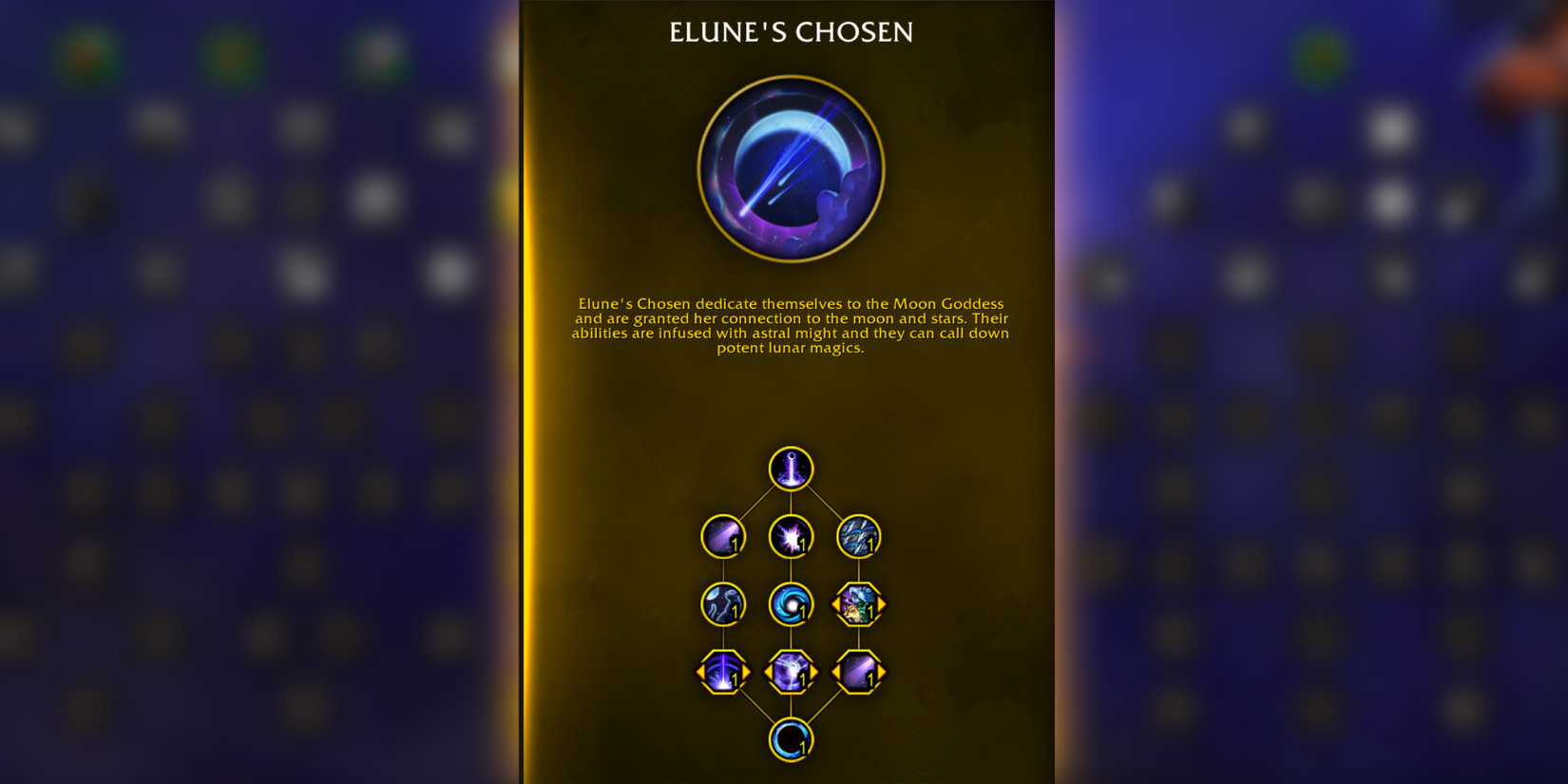Click the octagonal owl and cat choice node
Screen dimensions: 1568x784
pos(858,603)
